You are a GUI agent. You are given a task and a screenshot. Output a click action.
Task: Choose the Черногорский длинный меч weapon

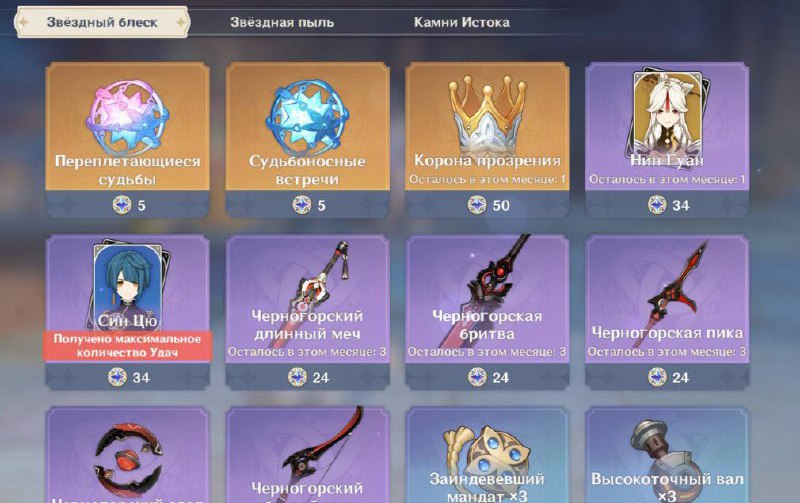pos(307,300)
